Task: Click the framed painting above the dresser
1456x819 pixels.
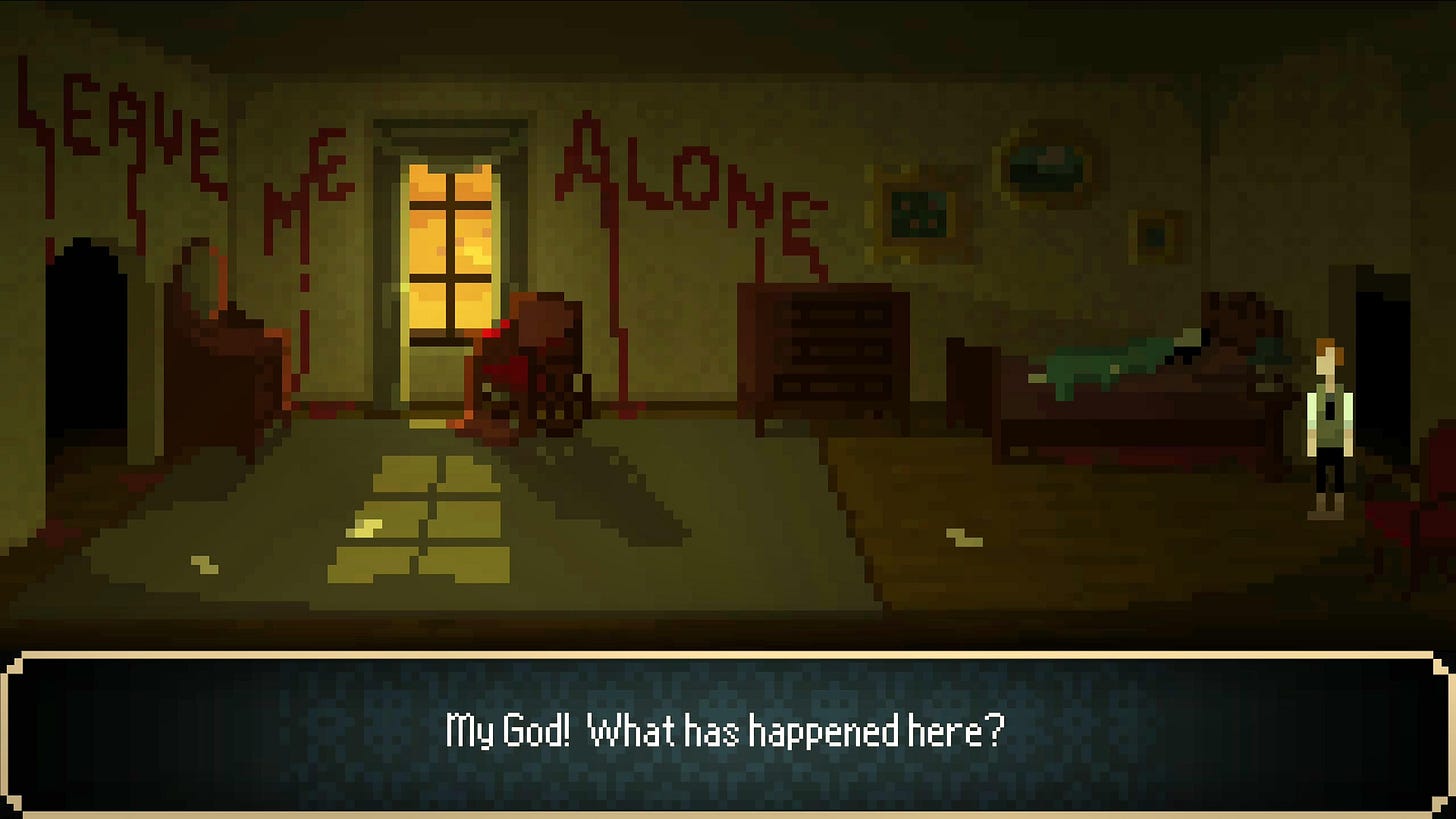Action: 917,212
